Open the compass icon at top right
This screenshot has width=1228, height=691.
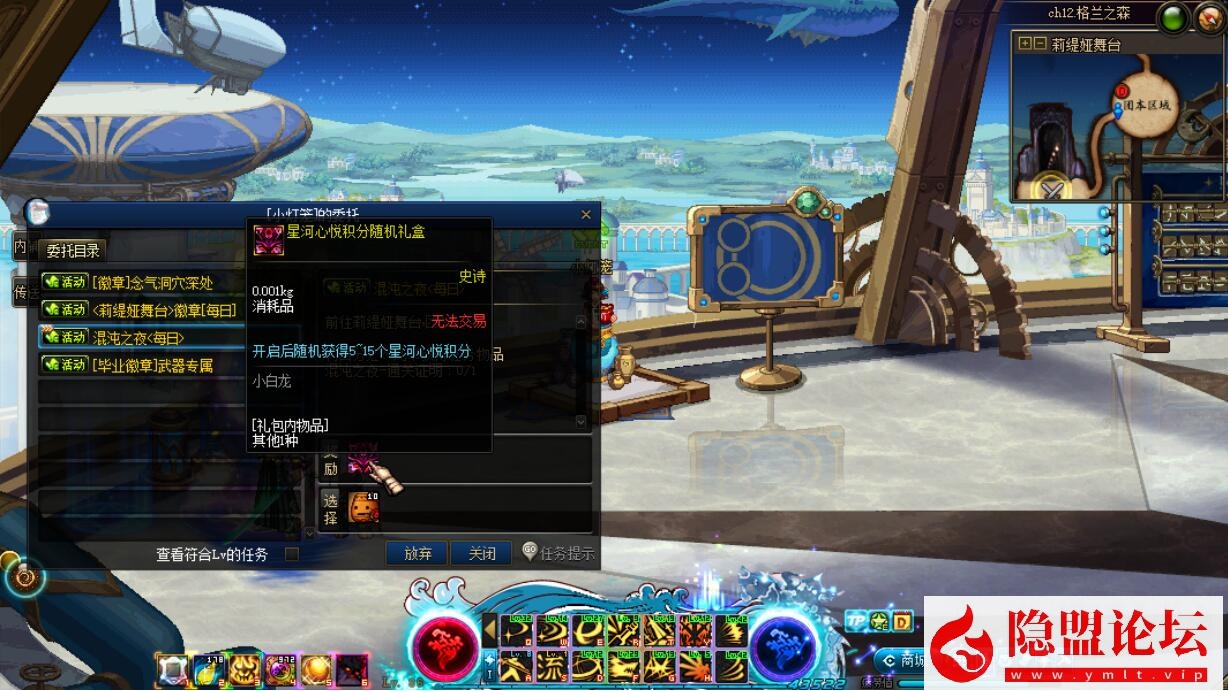1211,17
